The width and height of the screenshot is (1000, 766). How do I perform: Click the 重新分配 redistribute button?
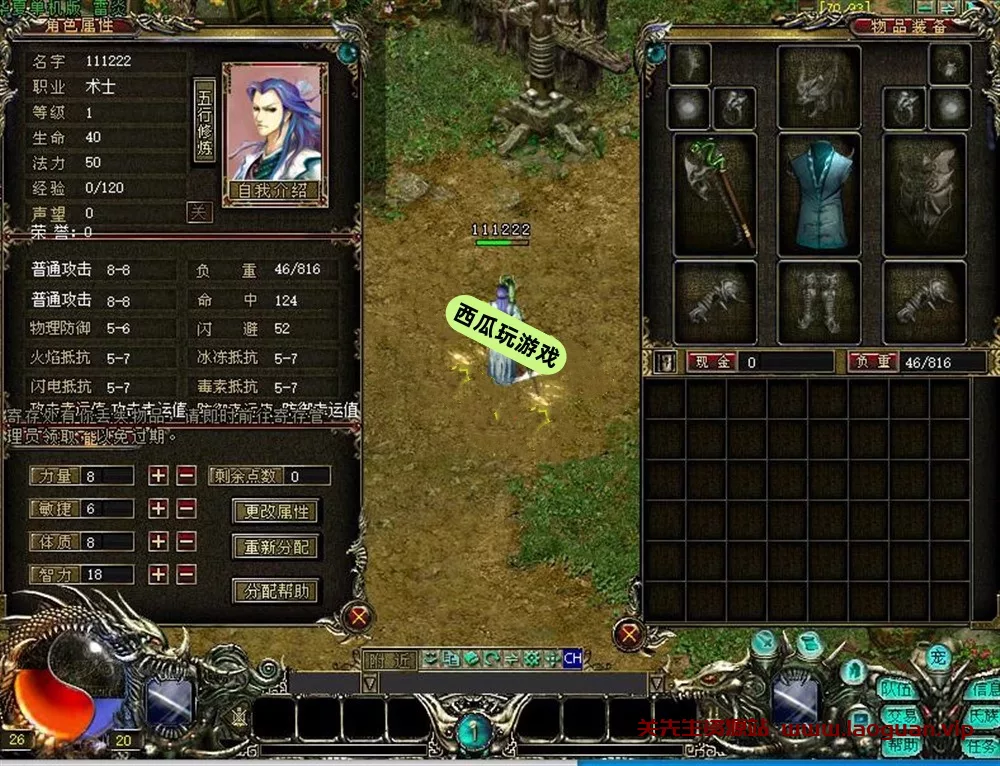click(x=276, y=548)
